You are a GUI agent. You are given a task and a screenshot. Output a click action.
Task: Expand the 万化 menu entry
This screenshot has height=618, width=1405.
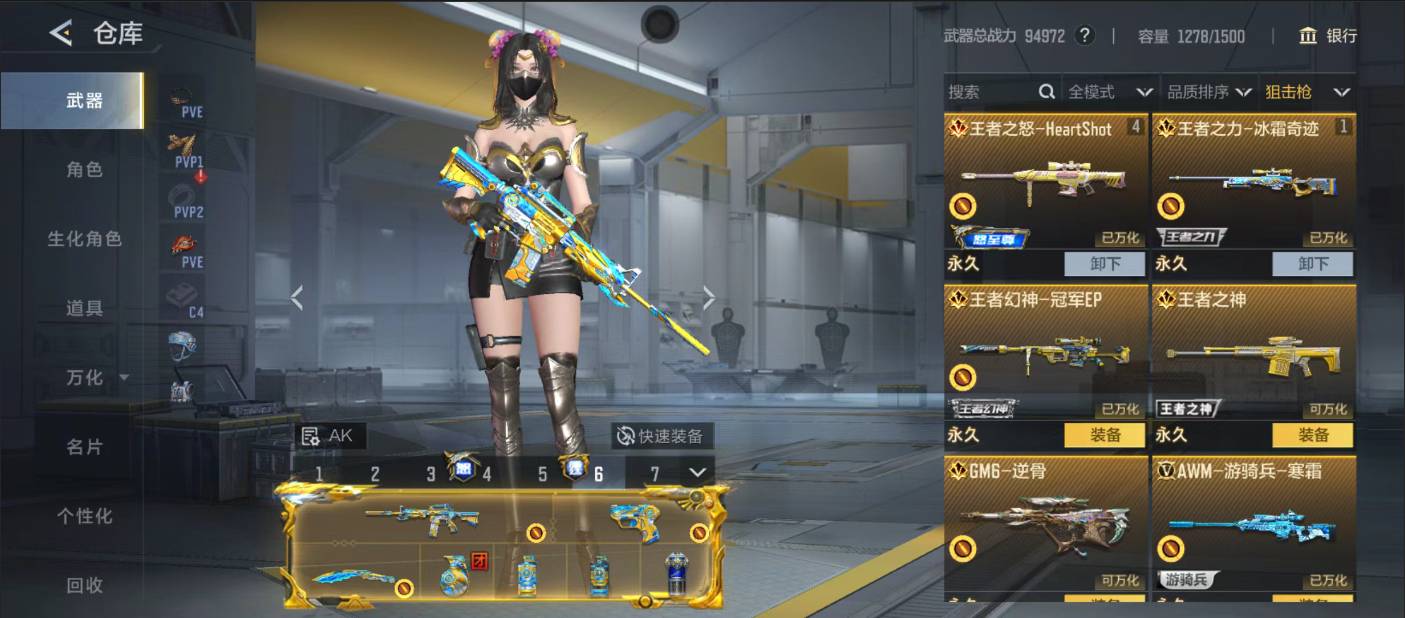(96, 378)
